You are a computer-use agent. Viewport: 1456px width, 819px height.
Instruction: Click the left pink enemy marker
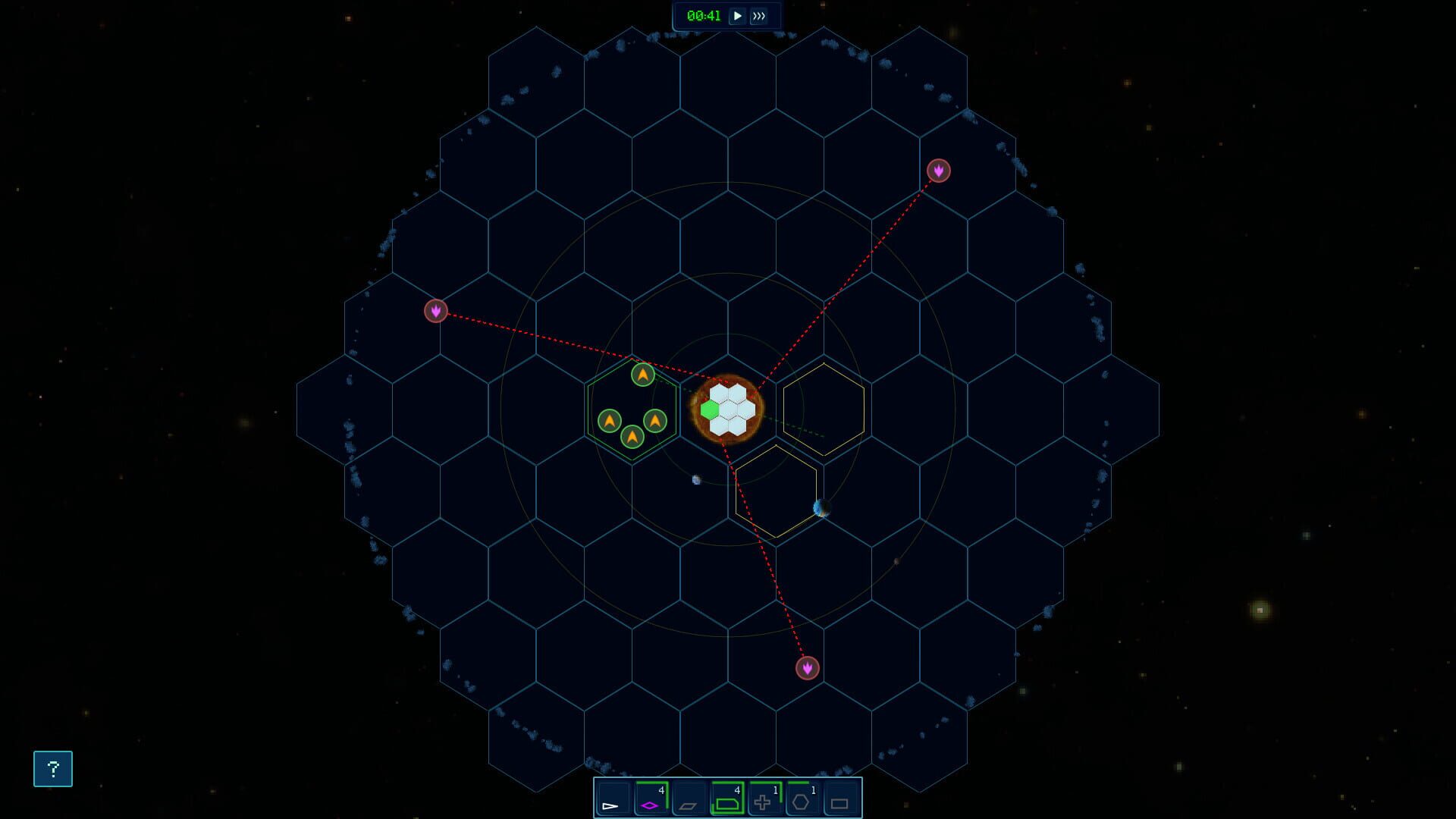pos(436,311)
